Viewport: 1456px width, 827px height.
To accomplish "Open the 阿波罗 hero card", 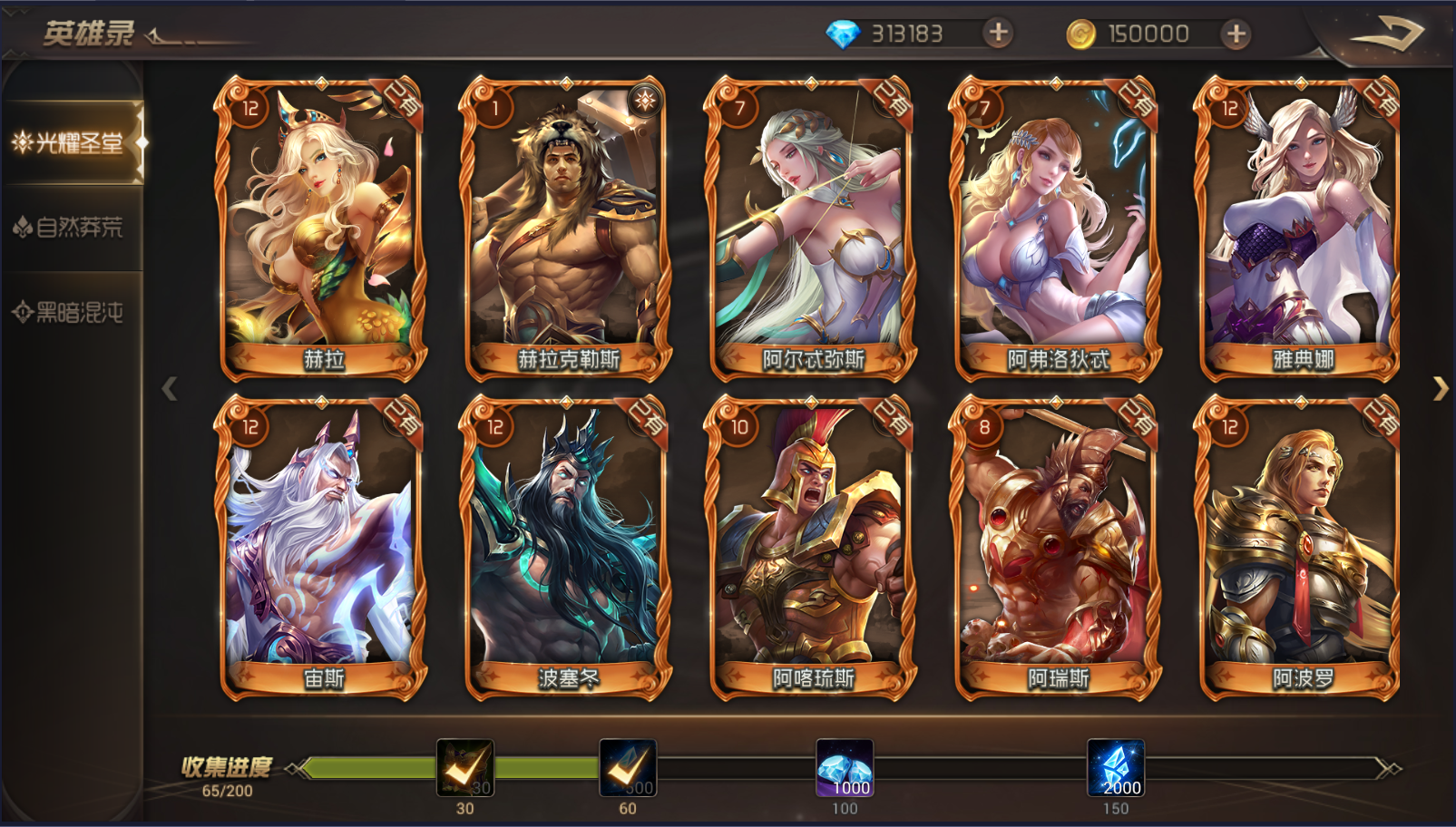I will (1300, 546).
